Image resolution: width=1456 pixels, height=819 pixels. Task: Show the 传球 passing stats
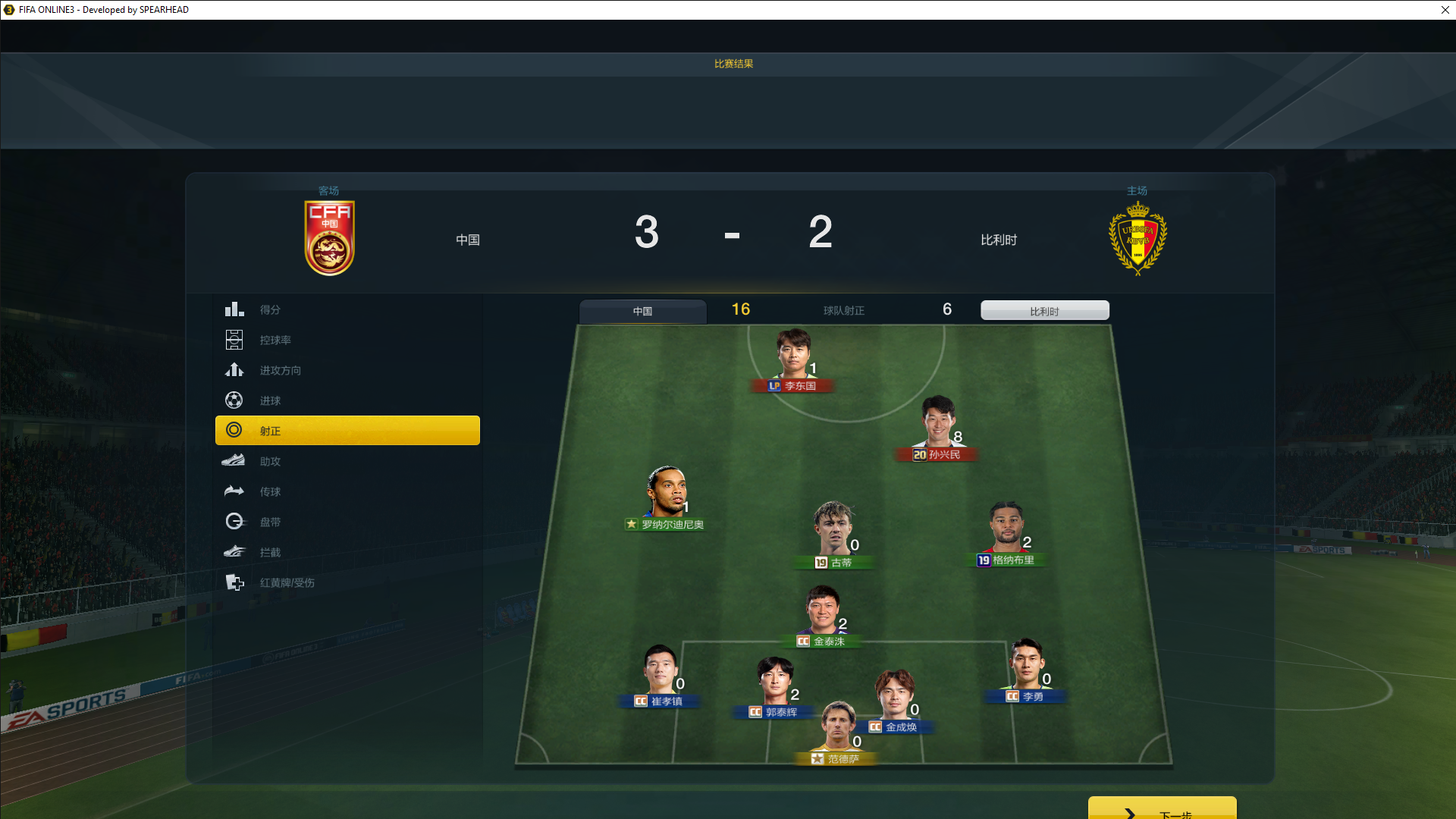pyautogui.click(x=270, y=491)
